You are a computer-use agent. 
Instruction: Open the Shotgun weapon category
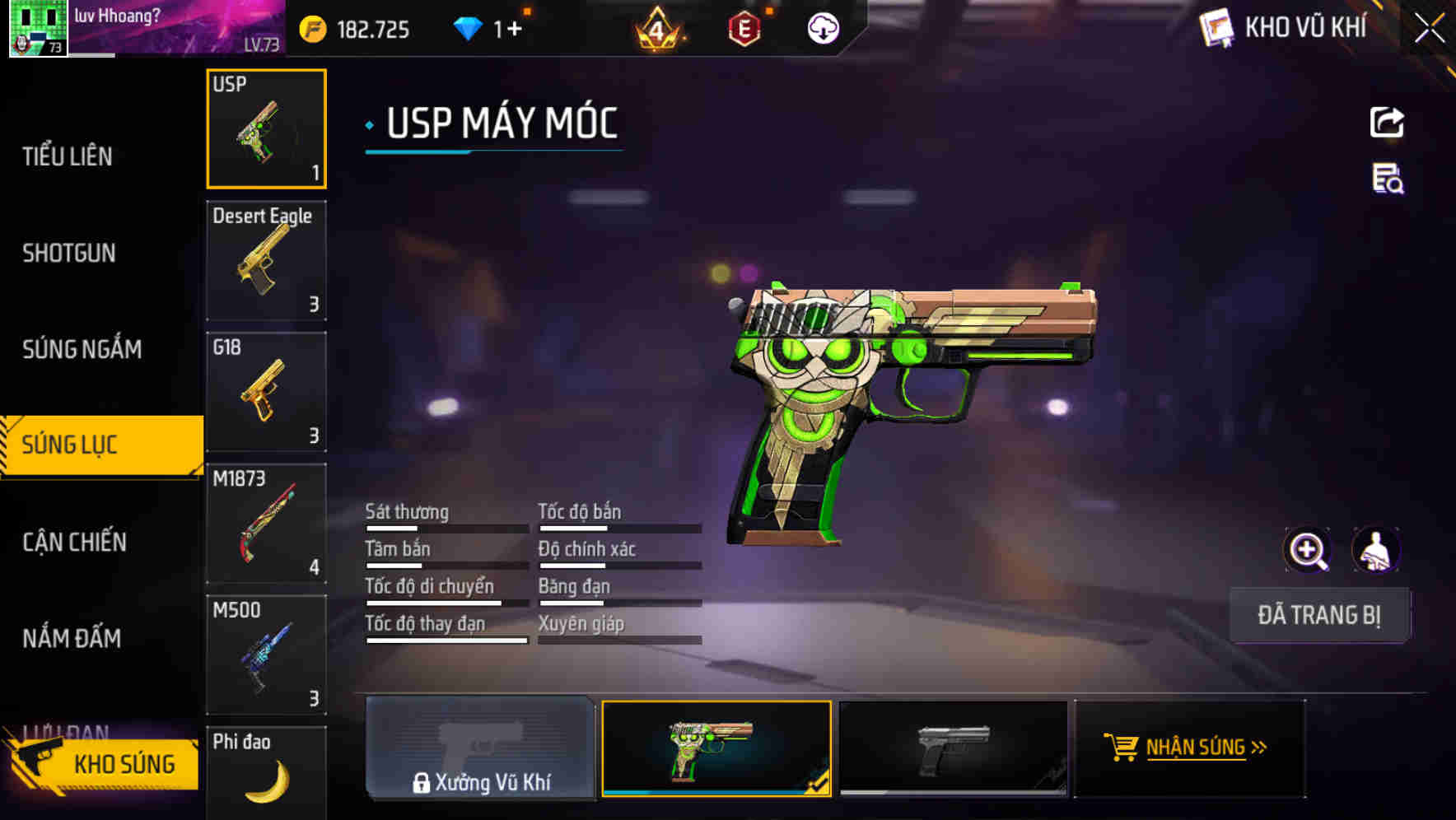pos(69,253)
